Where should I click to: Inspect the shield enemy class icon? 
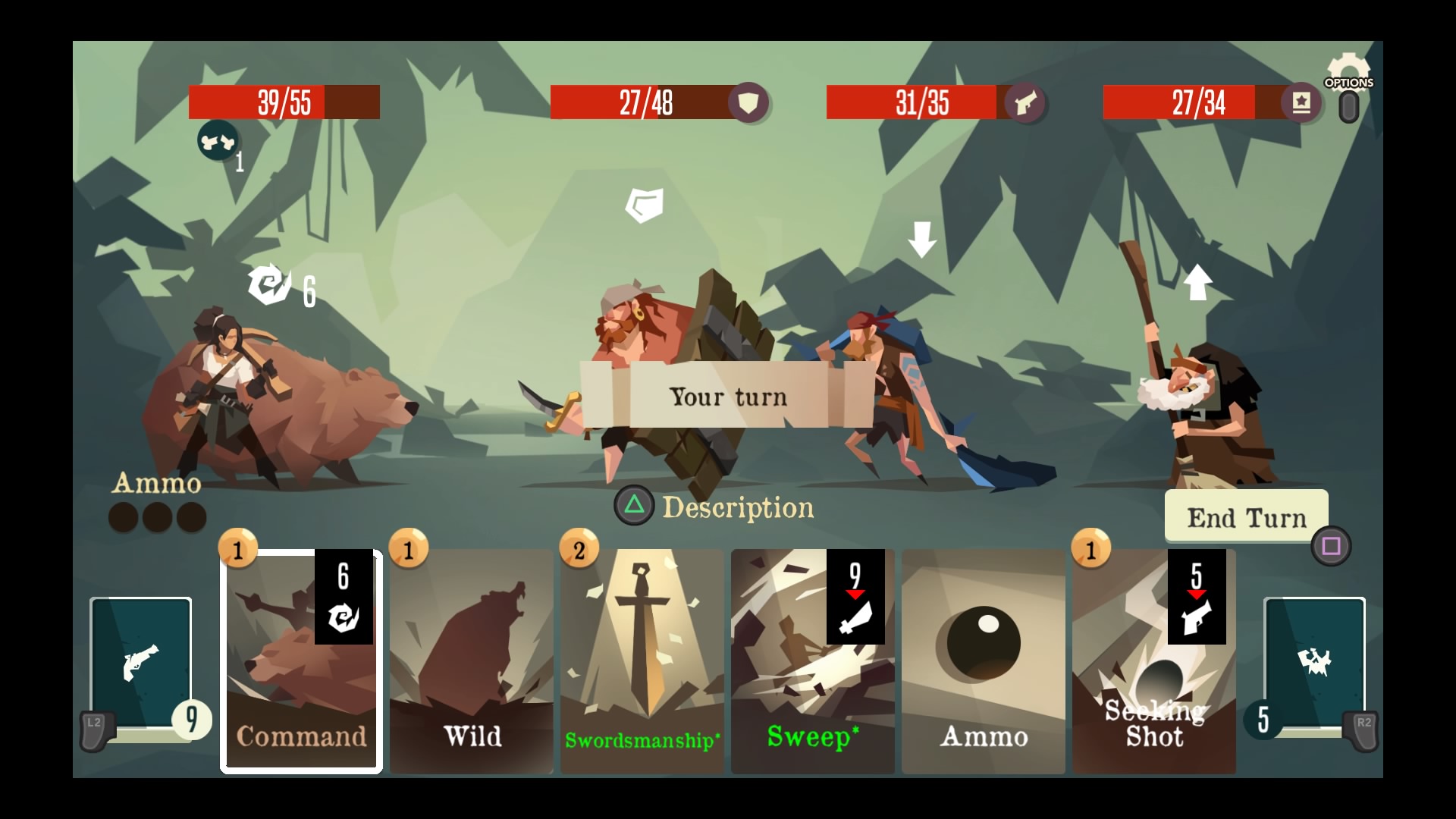coord(748,102)
